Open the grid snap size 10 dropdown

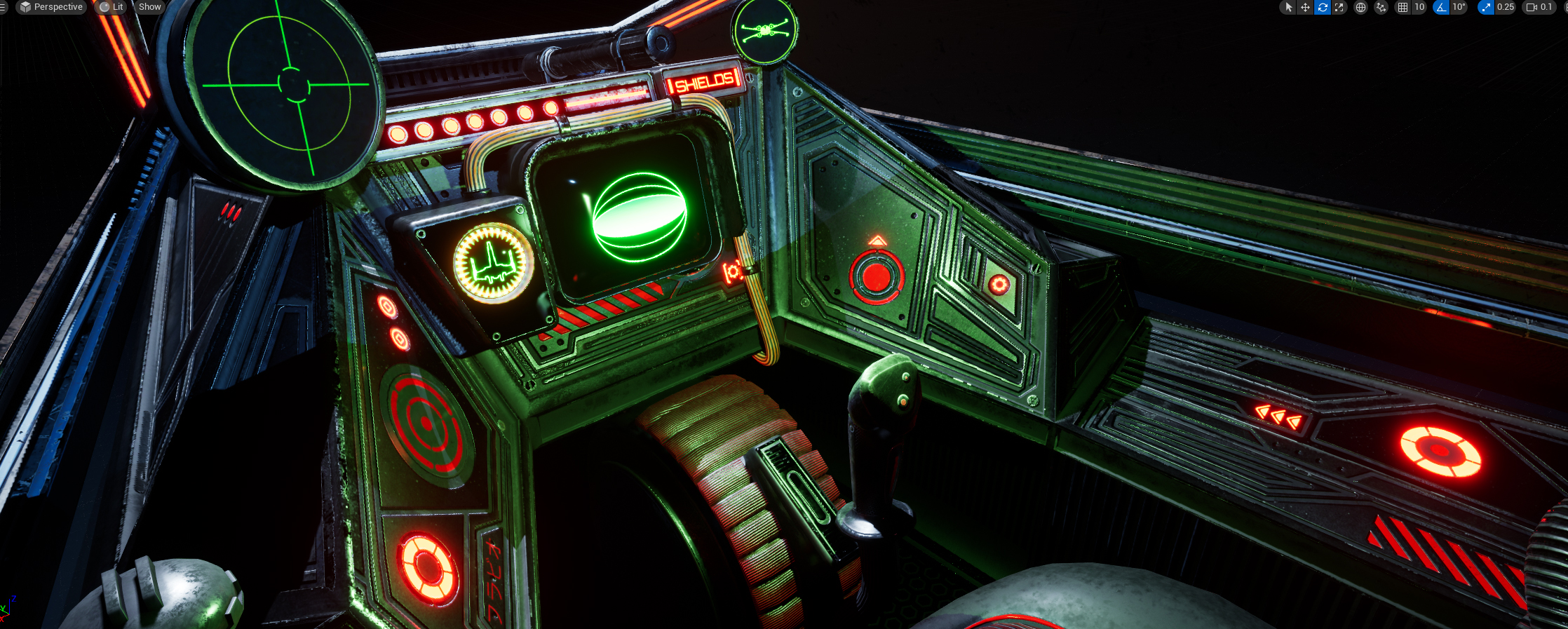pyautogui.click(x=1419, y=7)
